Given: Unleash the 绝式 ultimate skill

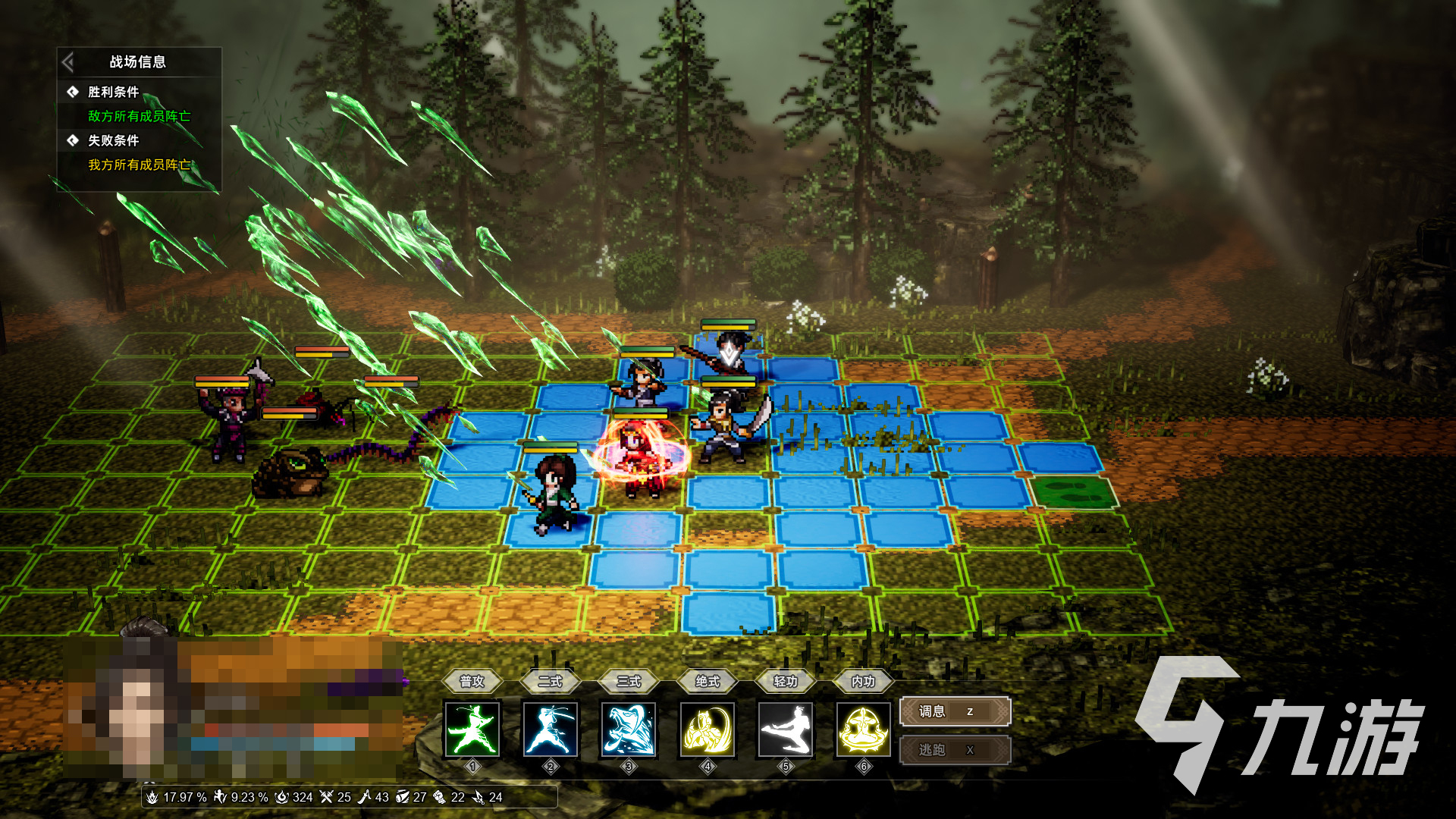Looking at the screenshot, I should [x=708, y=730].
